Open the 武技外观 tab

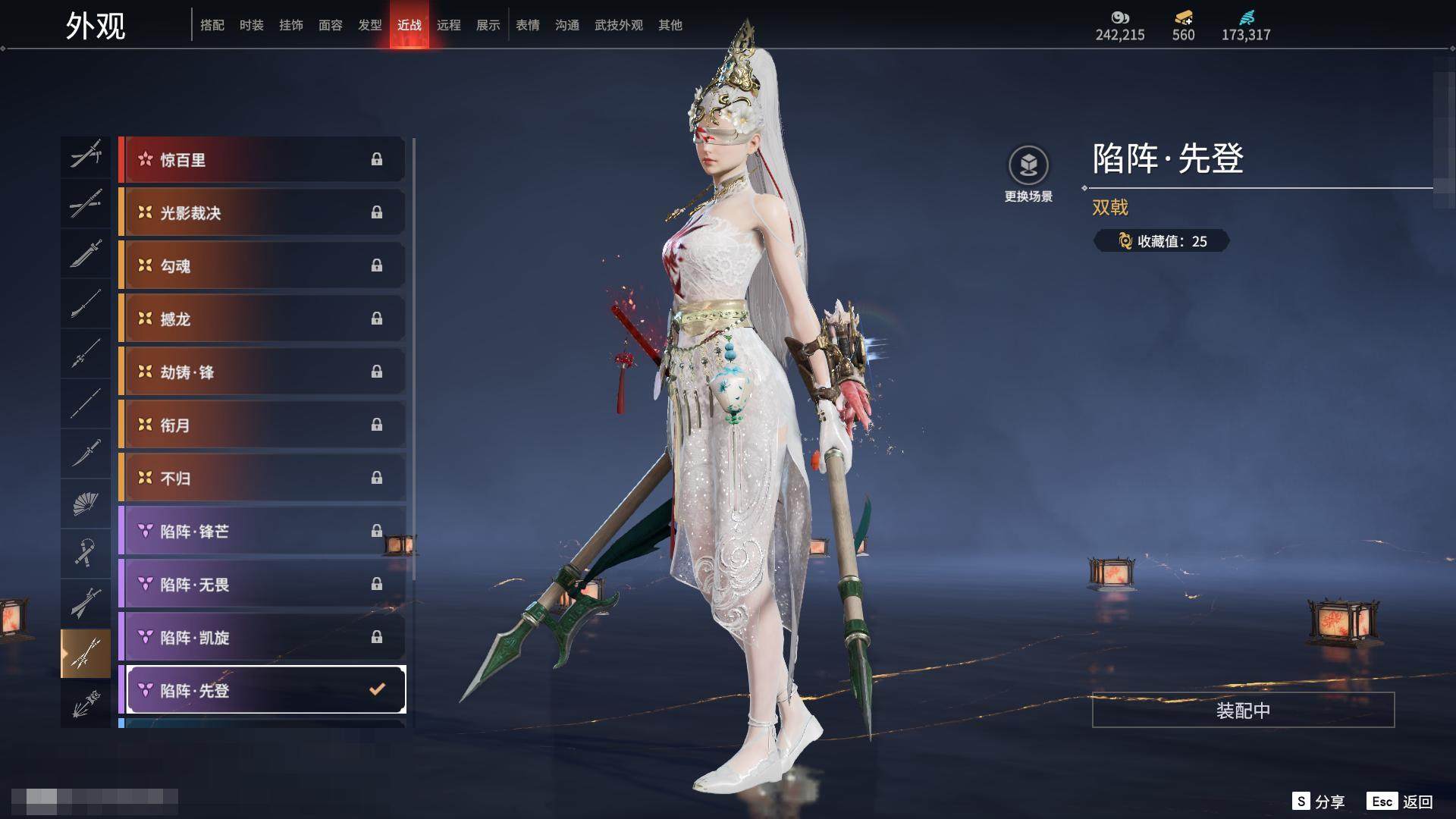tap(618, 25)
